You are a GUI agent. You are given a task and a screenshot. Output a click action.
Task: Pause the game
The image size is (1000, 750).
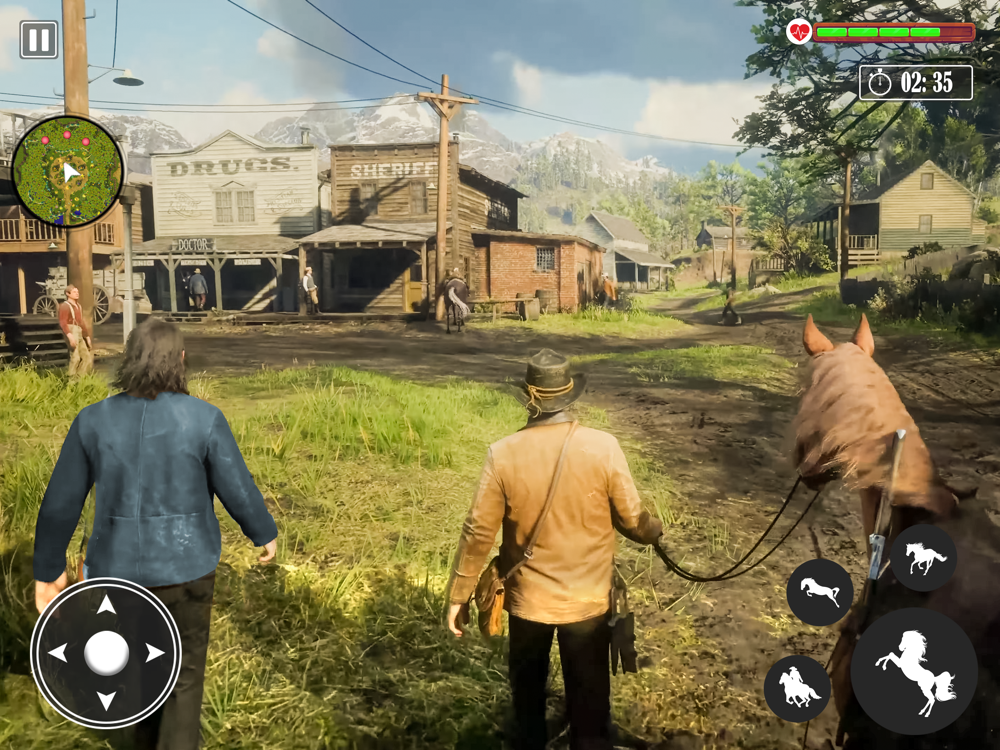click(x=39, y=40)
